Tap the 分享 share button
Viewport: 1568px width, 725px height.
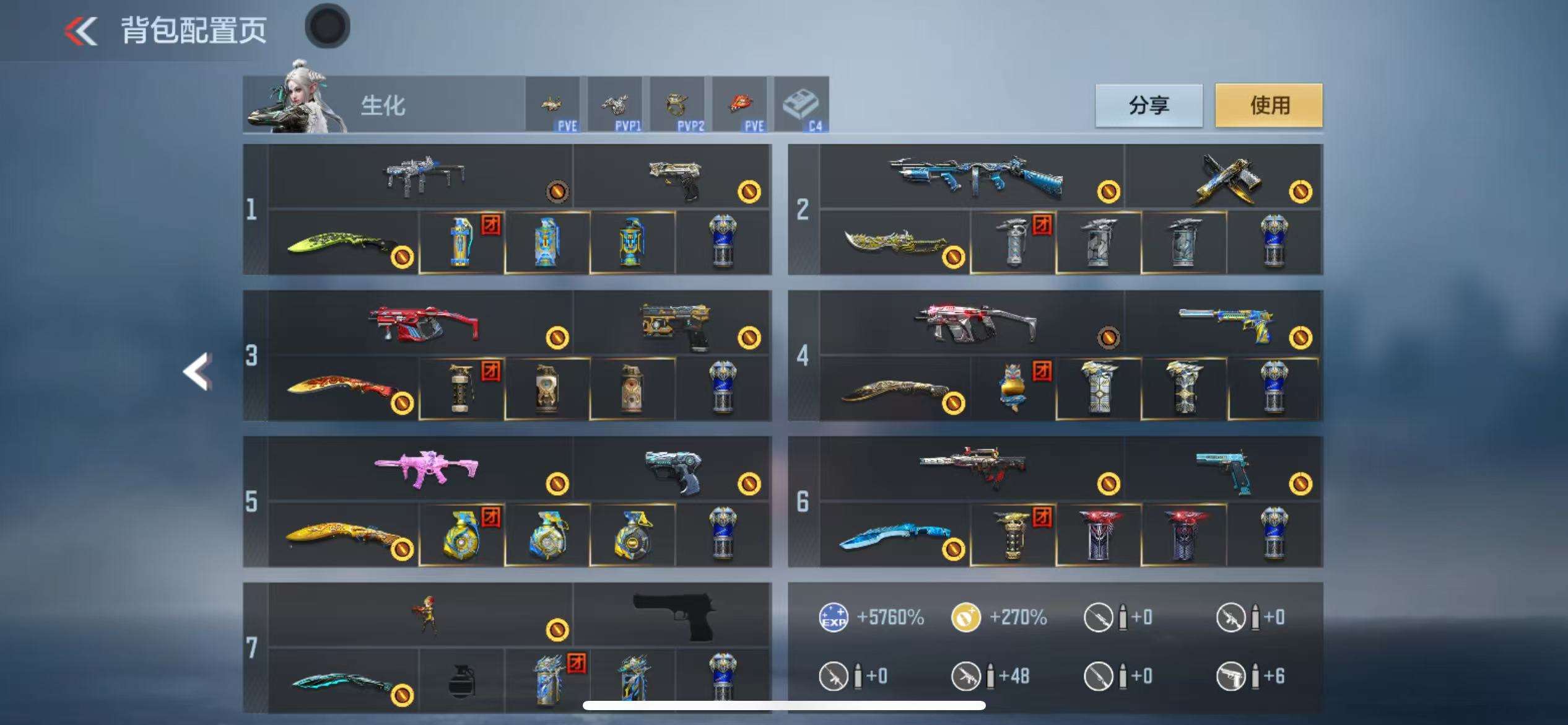[1149, 105]
